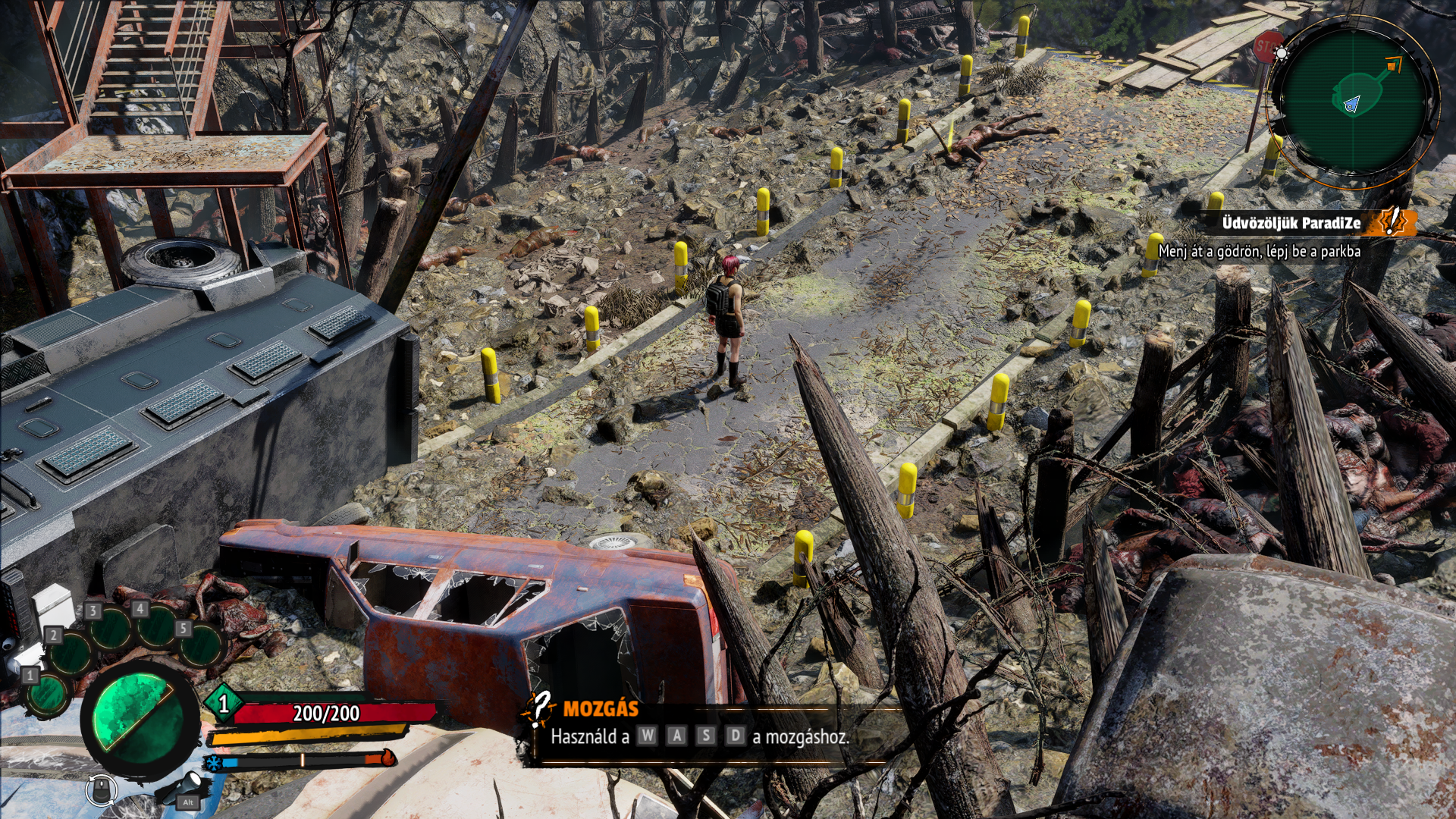This screenshot has height=819, width=1456.
Task: Click the Mozgás tutorial question mark icon
Action: 539,710
